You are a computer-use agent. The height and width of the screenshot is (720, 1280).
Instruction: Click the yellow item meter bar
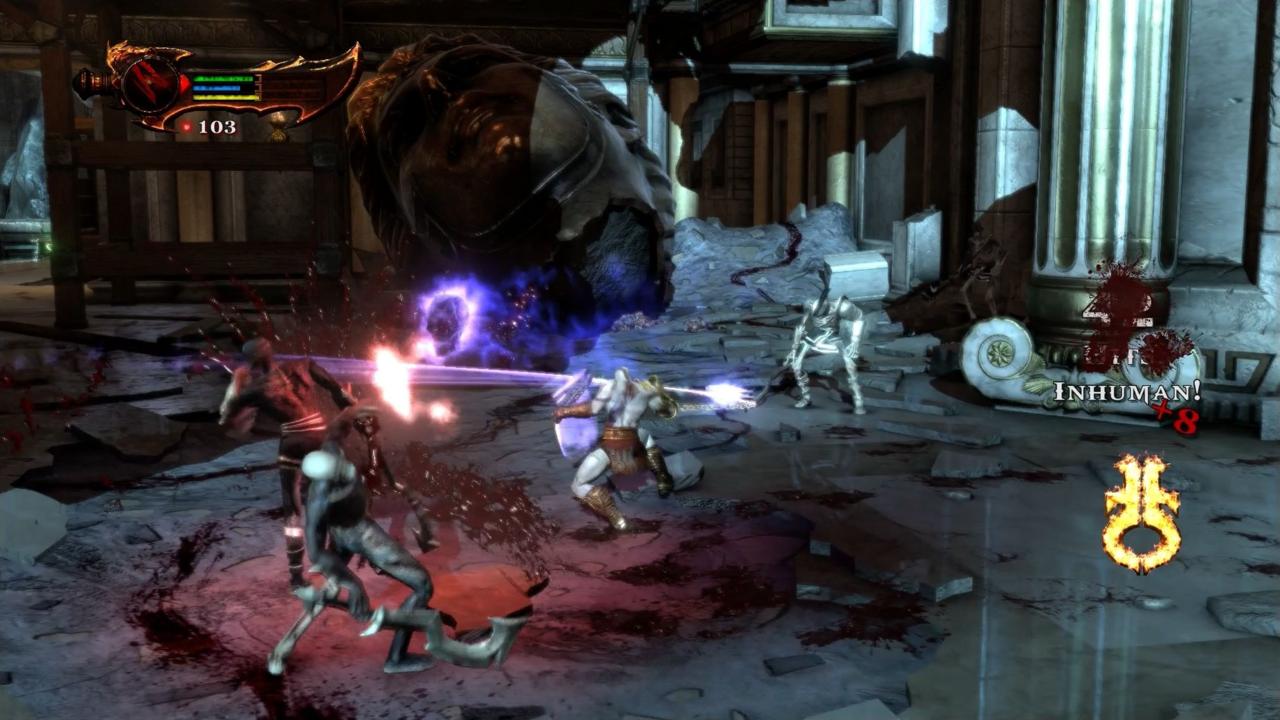click(x=223, y=97)
